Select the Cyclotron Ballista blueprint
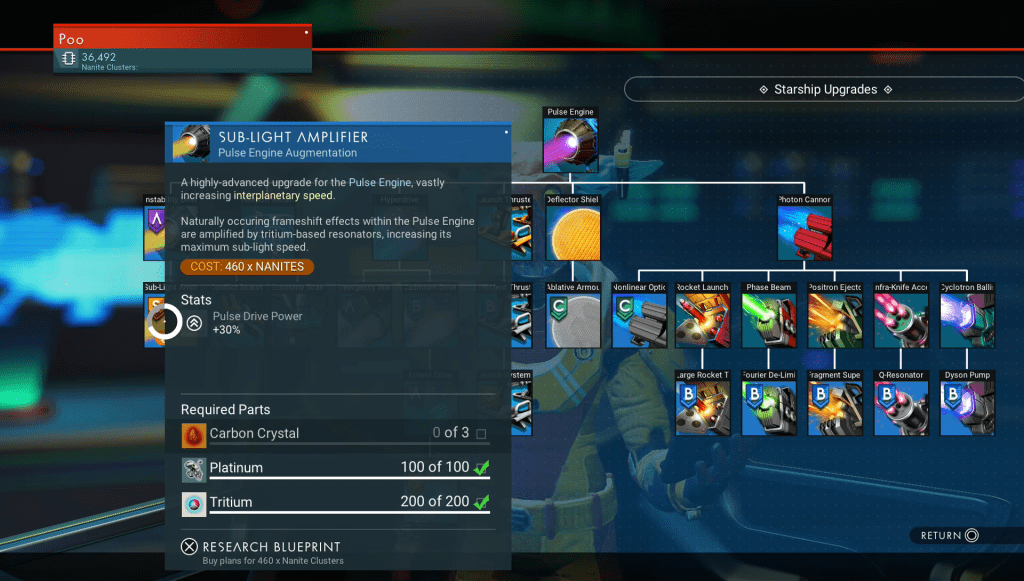The width and height of the screenshot is (1024, 581). click(x=968, y=320)
